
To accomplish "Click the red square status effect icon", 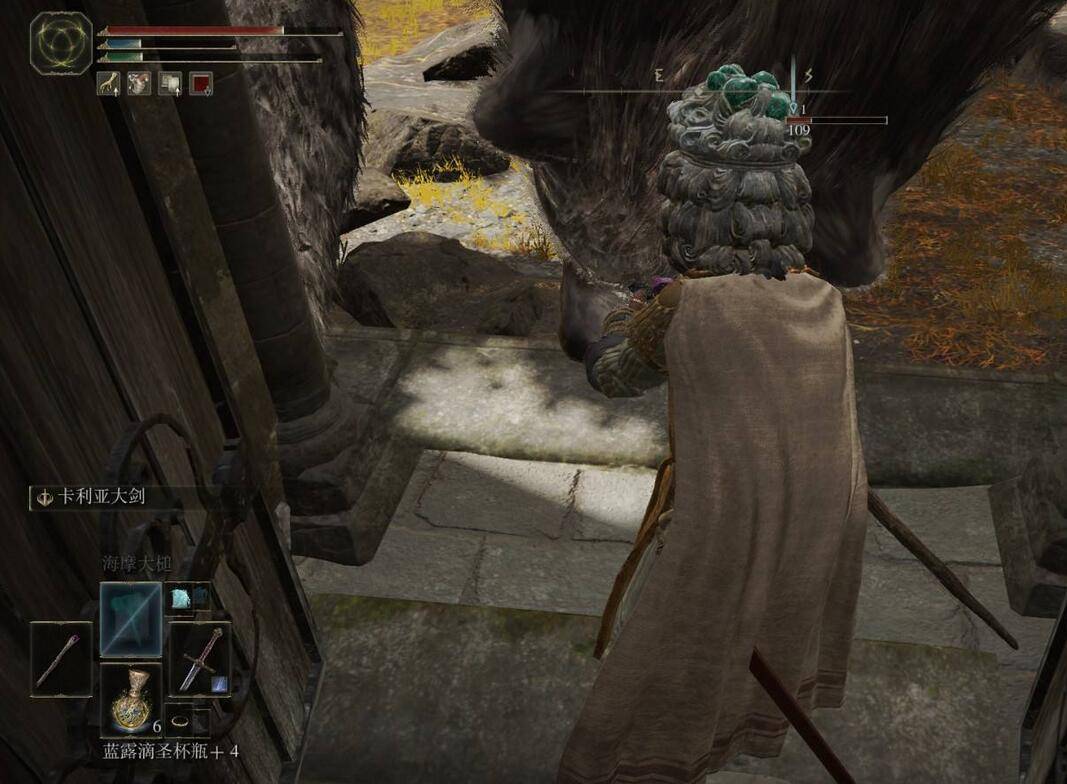I will [x=201, y=84].
